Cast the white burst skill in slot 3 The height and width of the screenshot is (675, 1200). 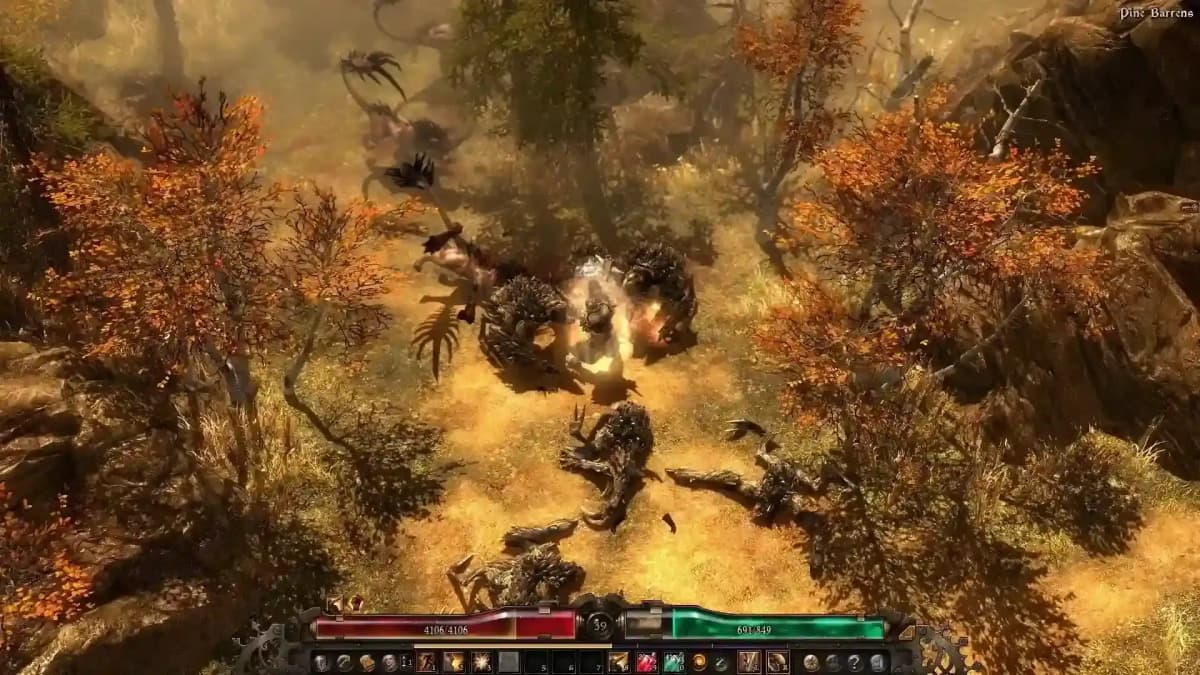click(x=481, y=662)
